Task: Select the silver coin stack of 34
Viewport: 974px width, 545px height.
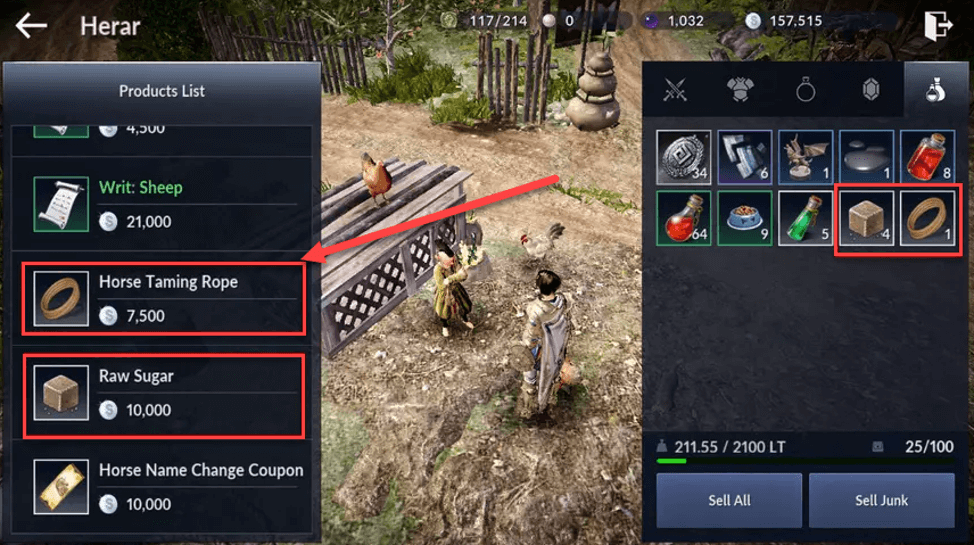Action: coord(683,158)
